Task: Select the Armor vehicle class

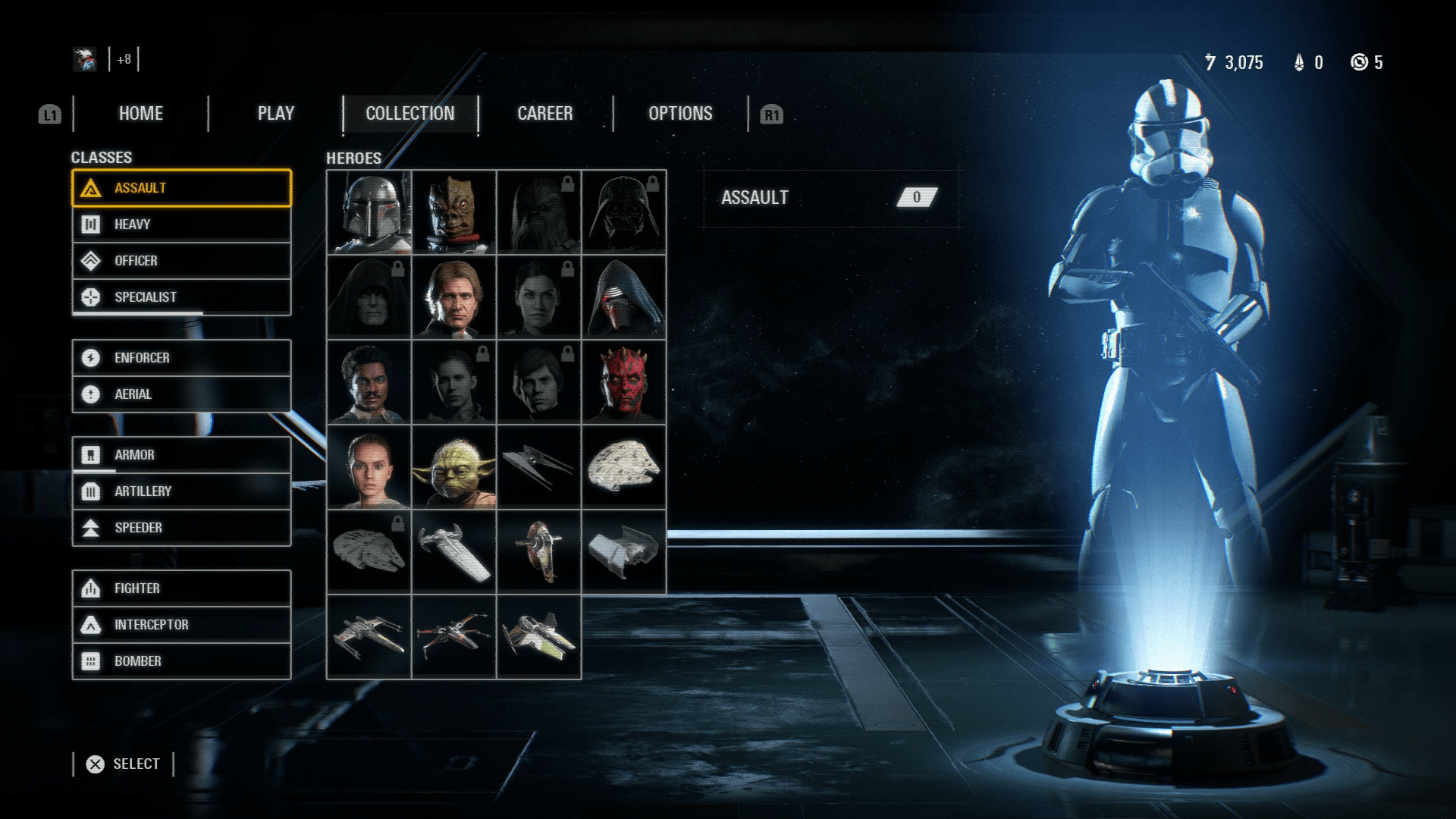Action: click(181, 455)
